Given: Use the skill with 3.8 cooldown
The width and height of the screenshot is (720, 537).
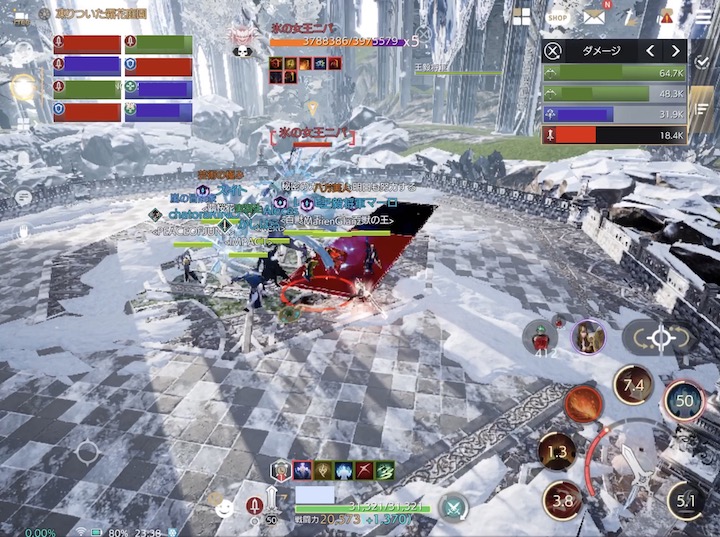Looking at the screenshot, I should click(562, 500).
